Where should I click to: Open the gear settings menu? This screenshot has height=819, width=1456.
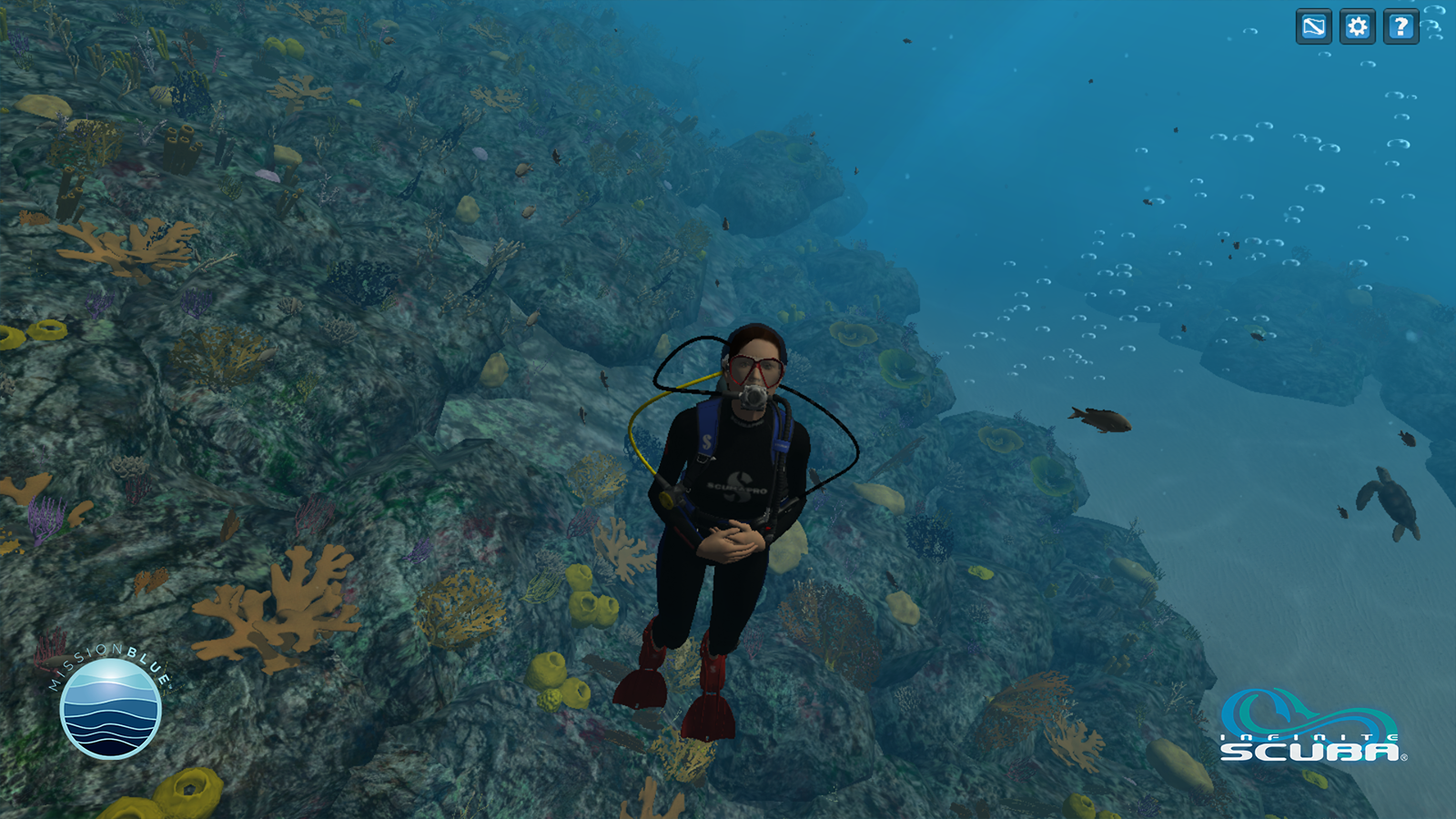click(1357, 26)
